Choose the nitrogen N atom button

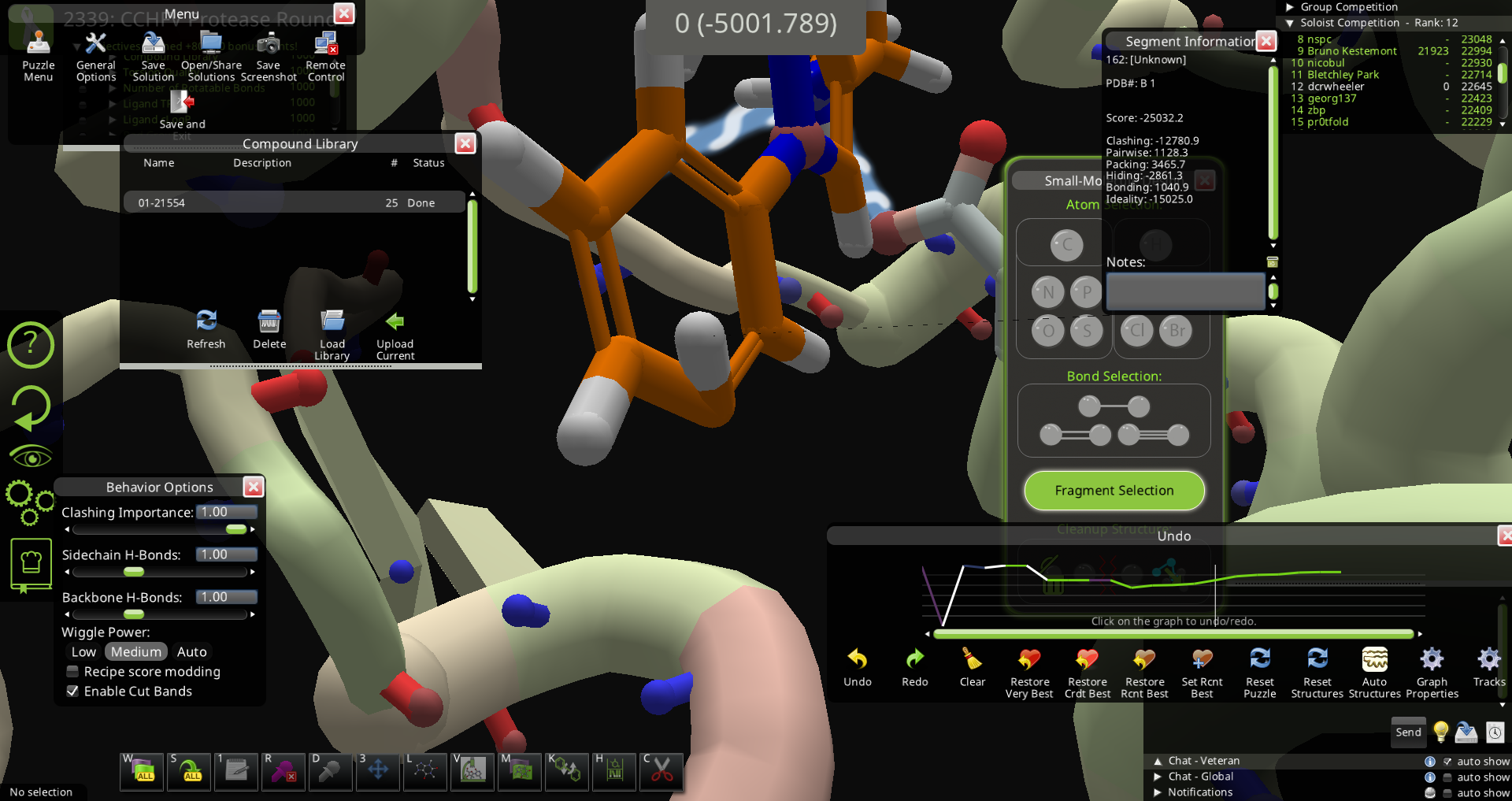tap(1048, 292)
